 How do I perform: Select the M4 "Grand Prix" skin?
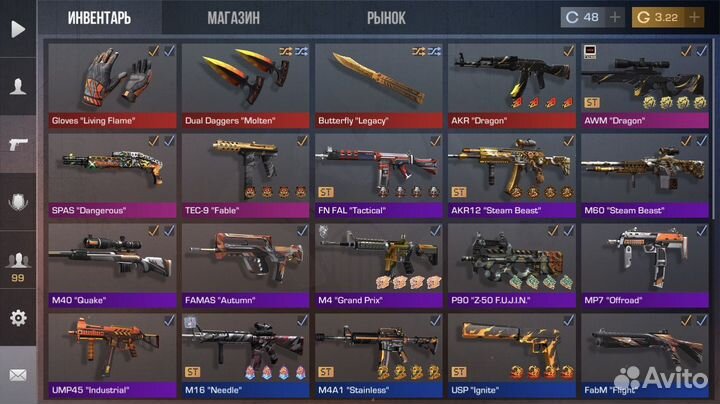pyautogui.click(x=378, y=264)
